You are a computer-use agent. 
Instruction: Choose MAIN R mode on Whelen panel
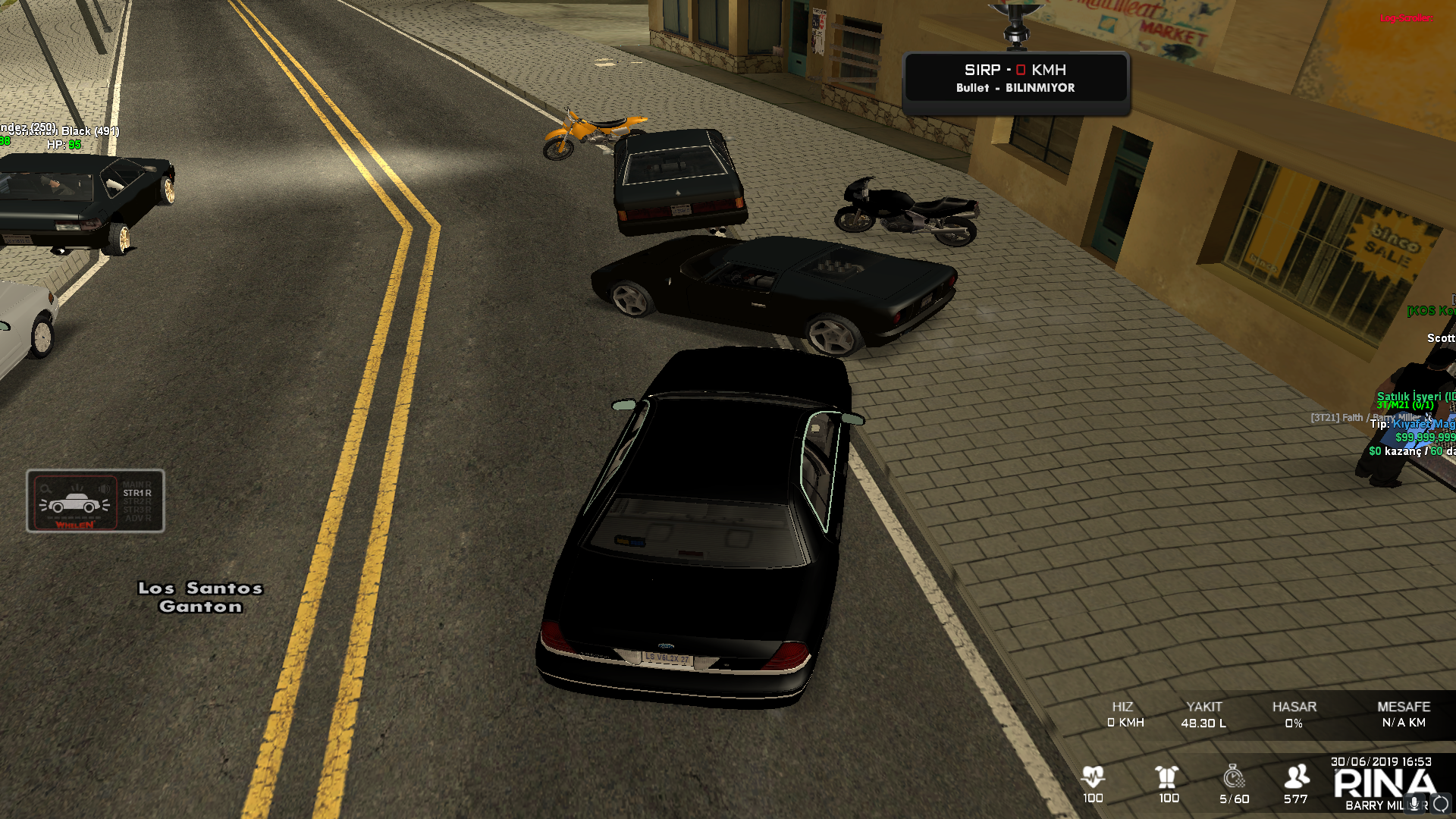[137, 484]
